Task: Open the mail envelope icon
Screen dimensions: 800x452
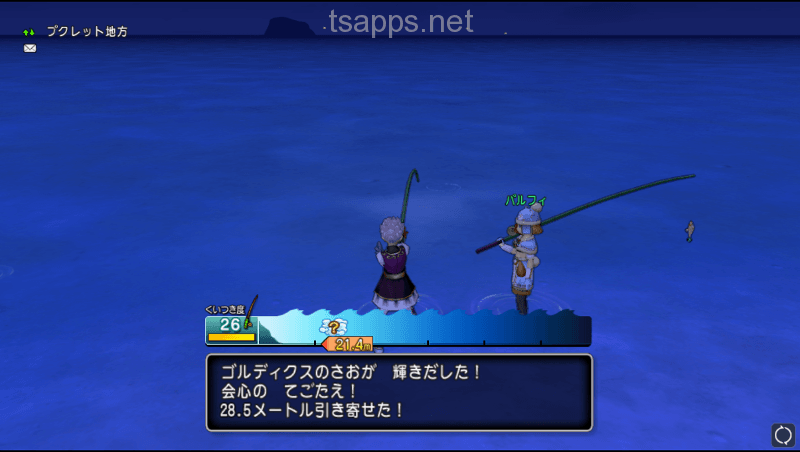Action: (x=30, y=48)
